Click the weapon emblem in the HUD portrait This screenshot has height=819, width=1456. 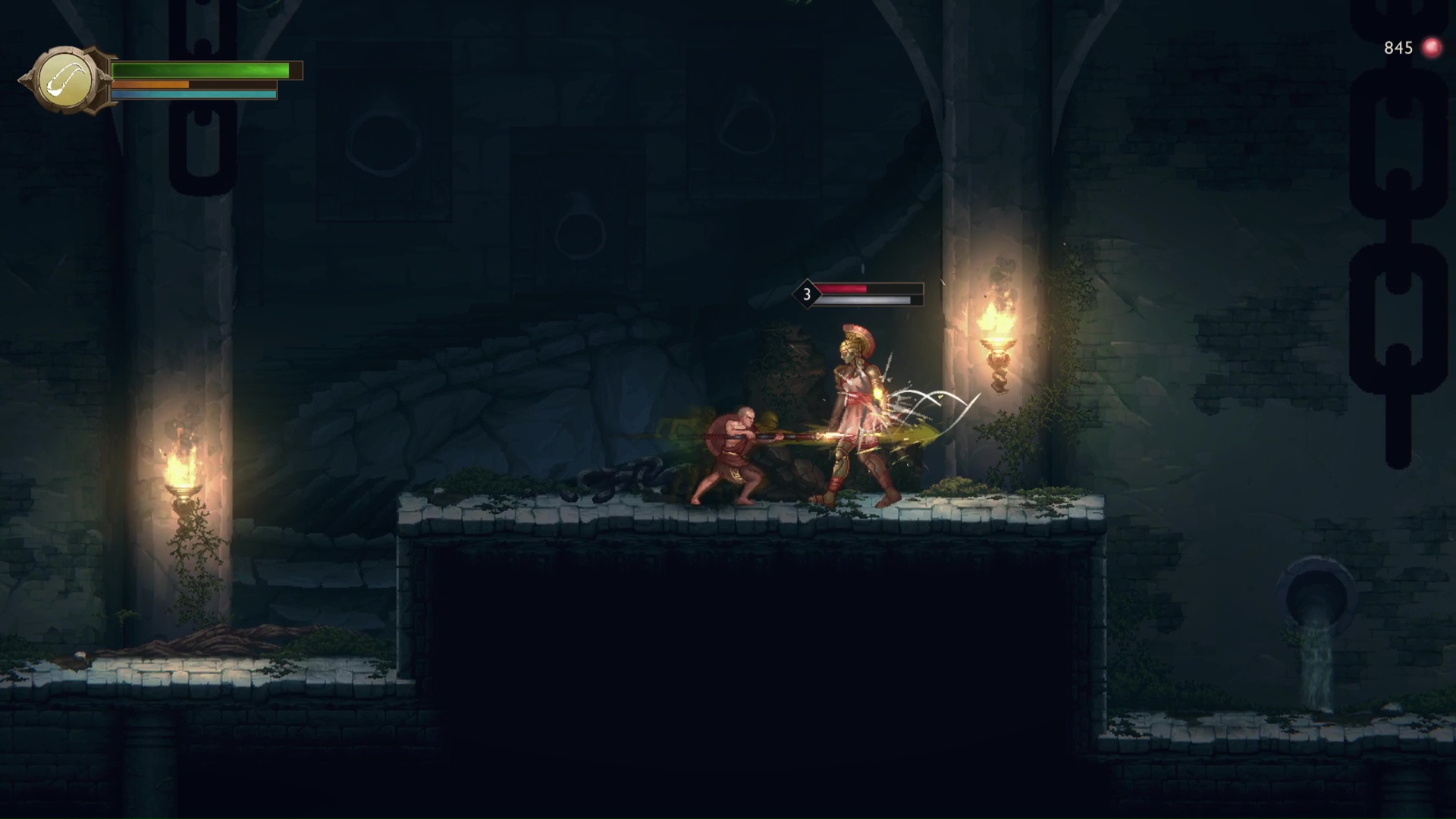click(67, 78)
